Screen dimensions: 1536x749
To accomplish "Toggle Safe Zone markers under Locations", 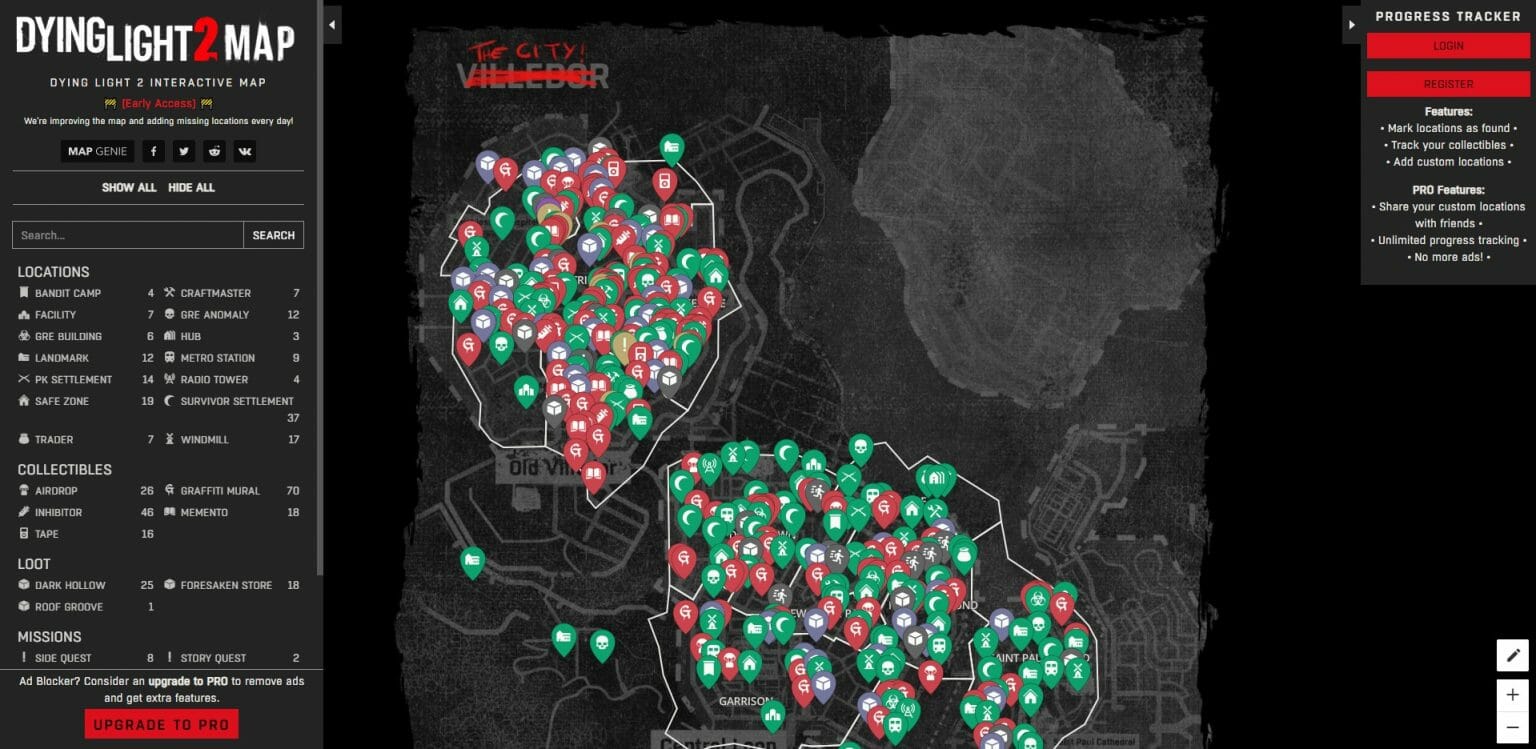I will click(62, 401).
